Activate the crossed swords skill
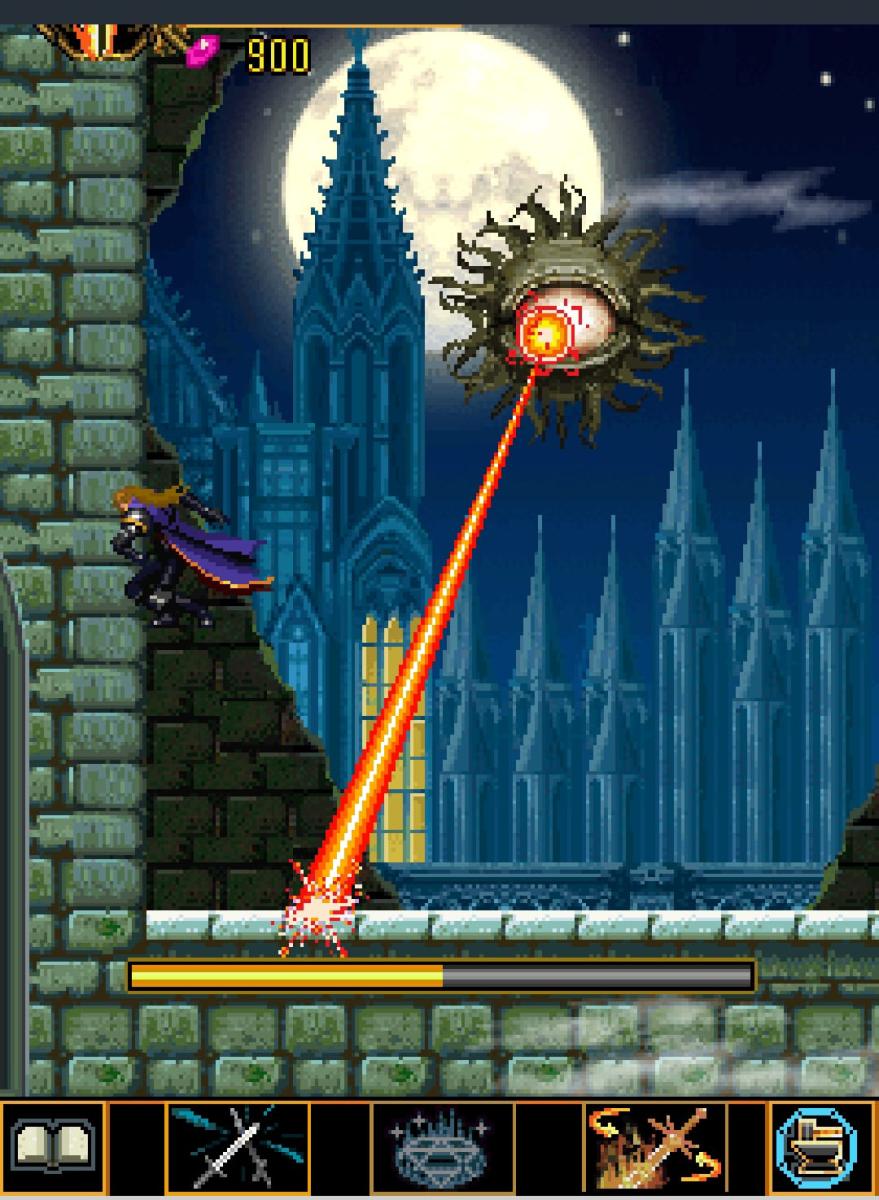 point(238,1147)
